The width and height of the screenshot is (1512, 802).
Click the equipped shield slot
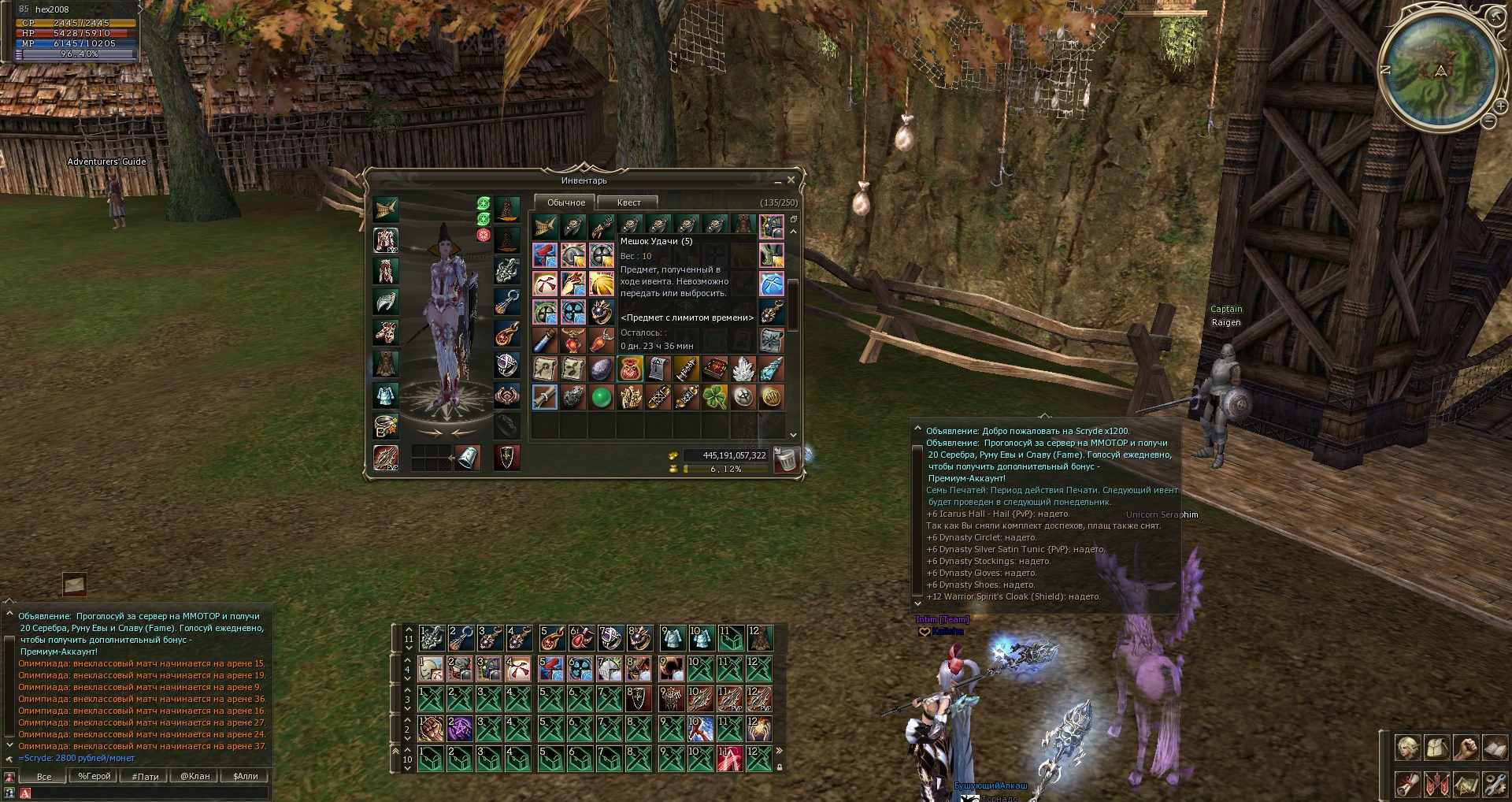pyautogui.click(x=507, y=457)
